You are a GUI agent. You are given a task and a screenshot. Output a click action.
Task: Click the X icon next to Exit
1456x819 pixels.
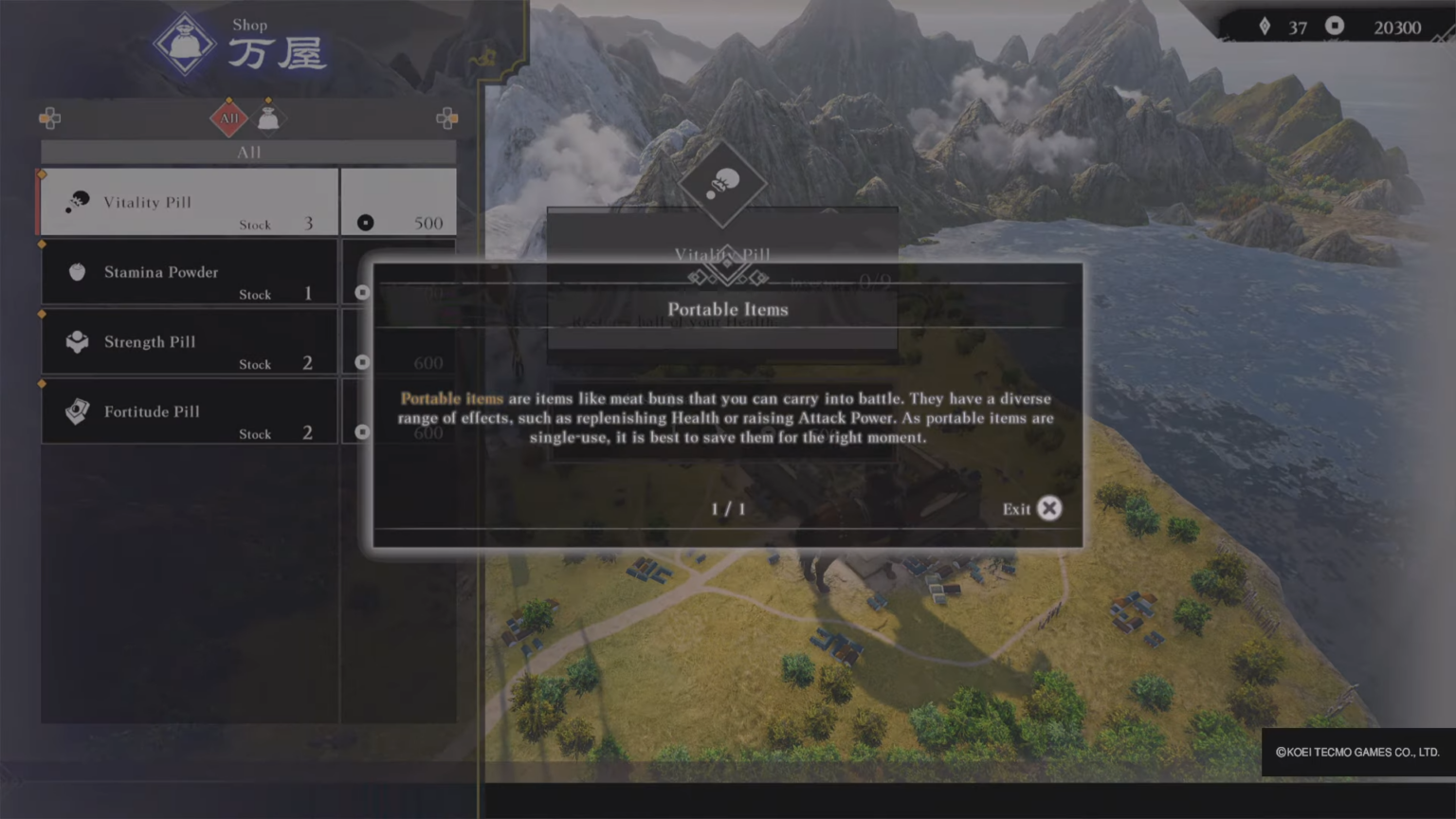(x=1049, y=509)
